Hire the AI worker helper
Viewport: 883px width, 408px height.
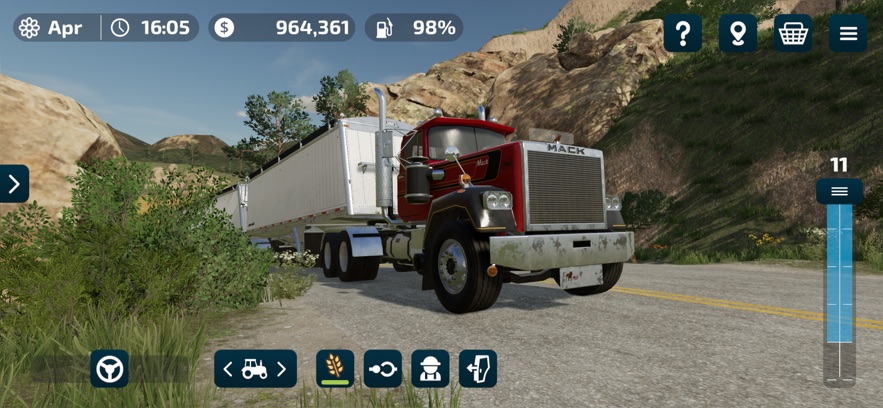(x=431, y=369)
